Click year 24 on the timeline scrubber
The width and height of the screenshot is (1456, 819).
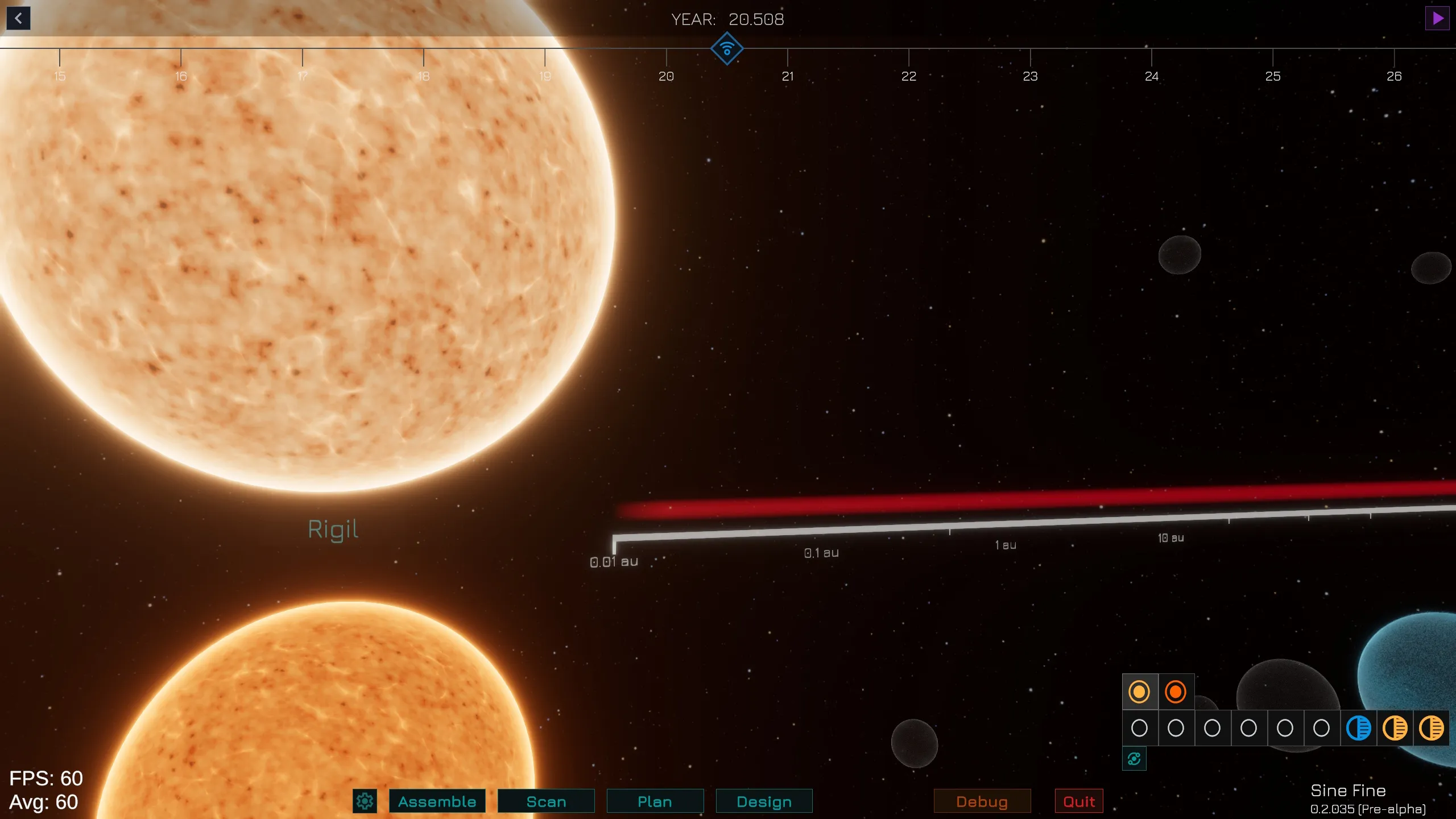[1152, 77]
